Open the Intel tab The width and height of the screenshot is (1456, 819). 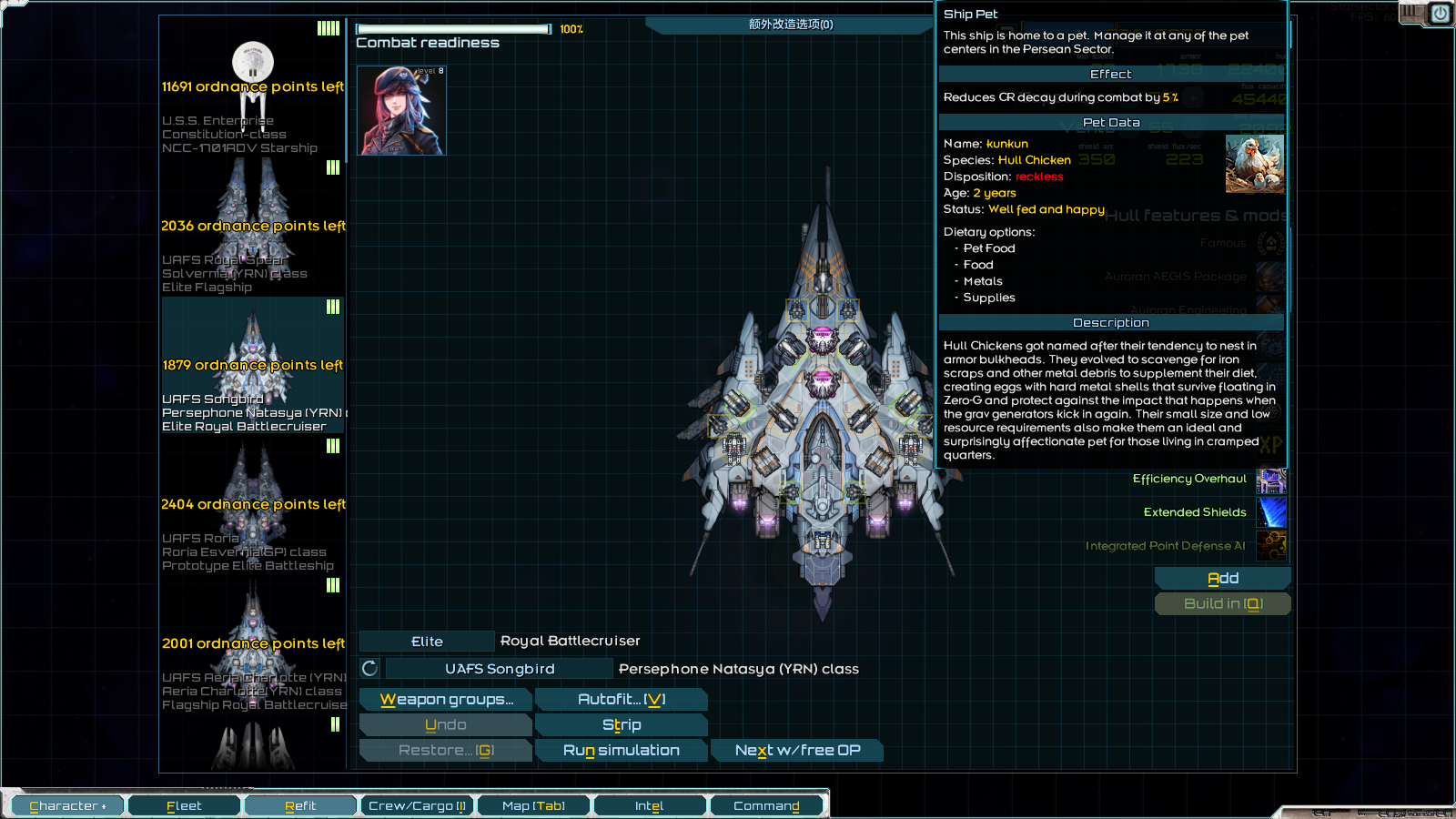651,805
